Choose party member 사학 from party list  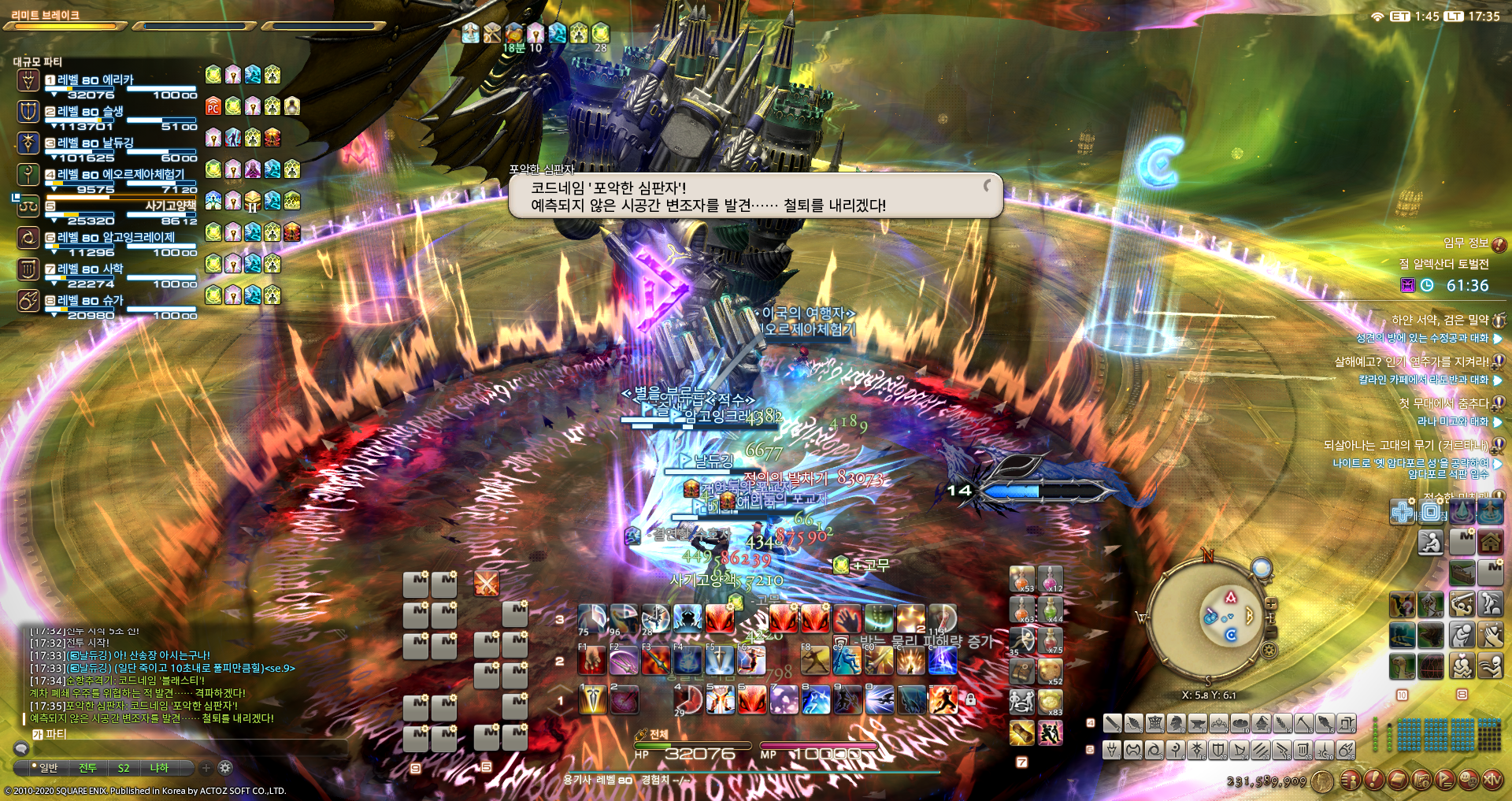[113, 269]
